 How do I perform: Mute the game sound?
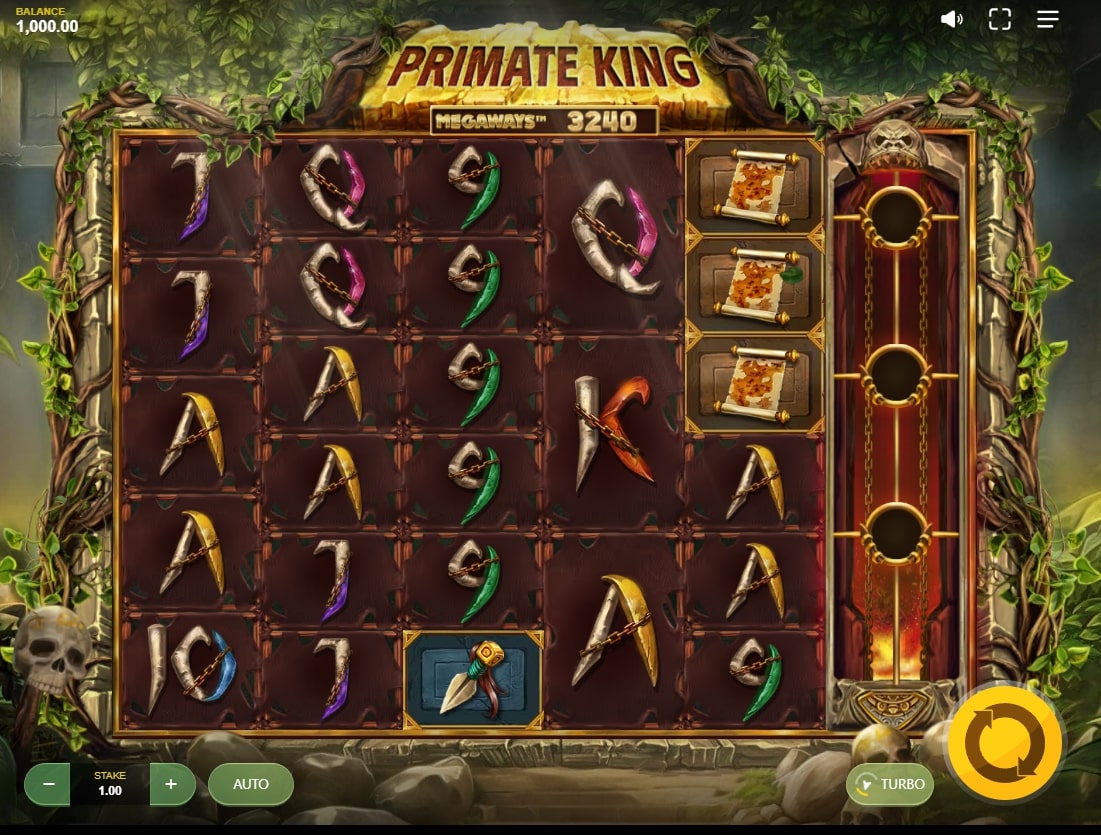(x=951, y=19)
